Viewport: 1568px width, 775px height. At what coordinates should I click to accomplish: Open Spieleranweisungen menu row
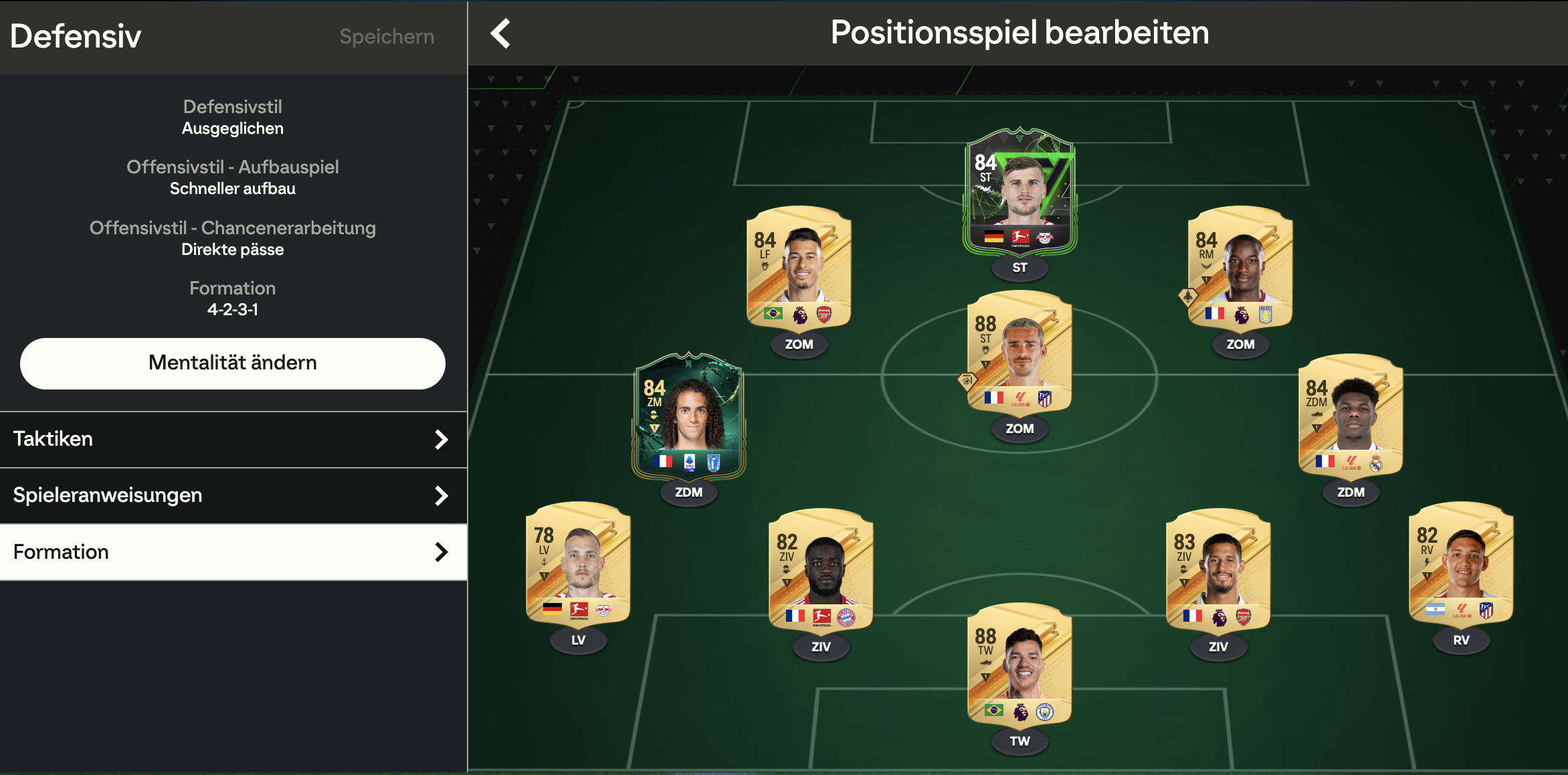tap(233, 495)
